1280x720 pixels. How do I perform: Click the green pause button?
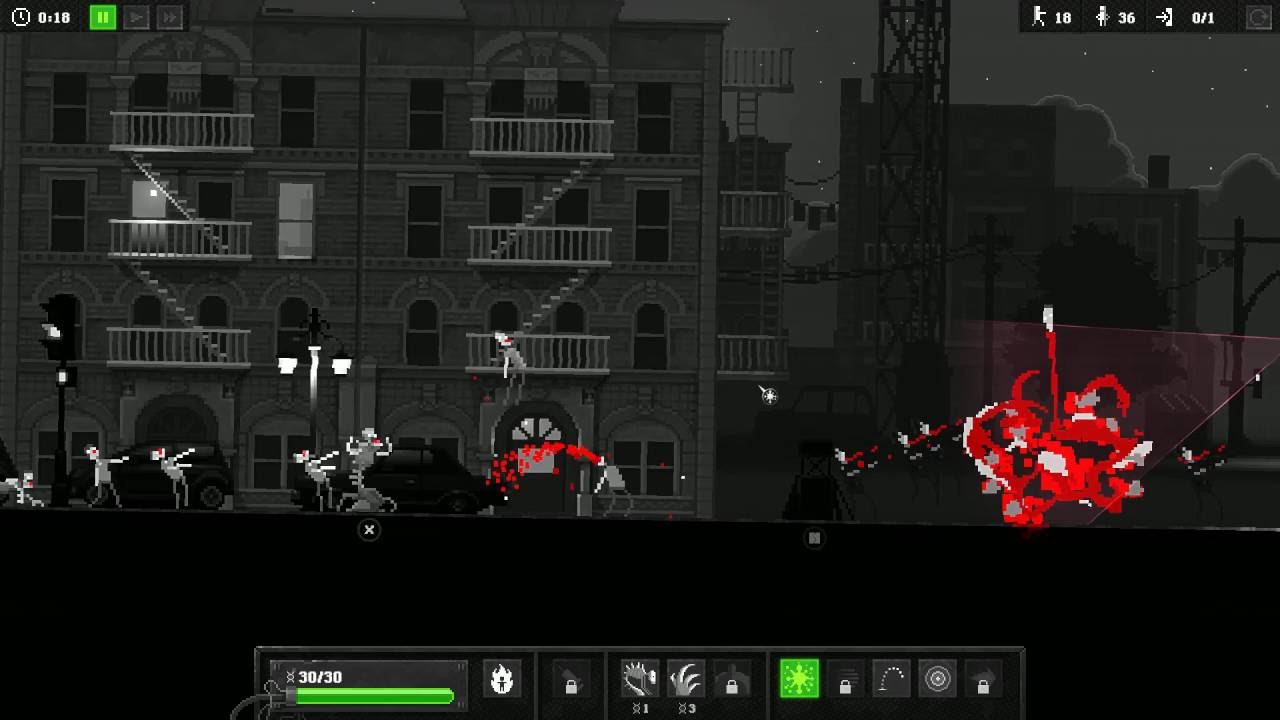coord(103,17)
